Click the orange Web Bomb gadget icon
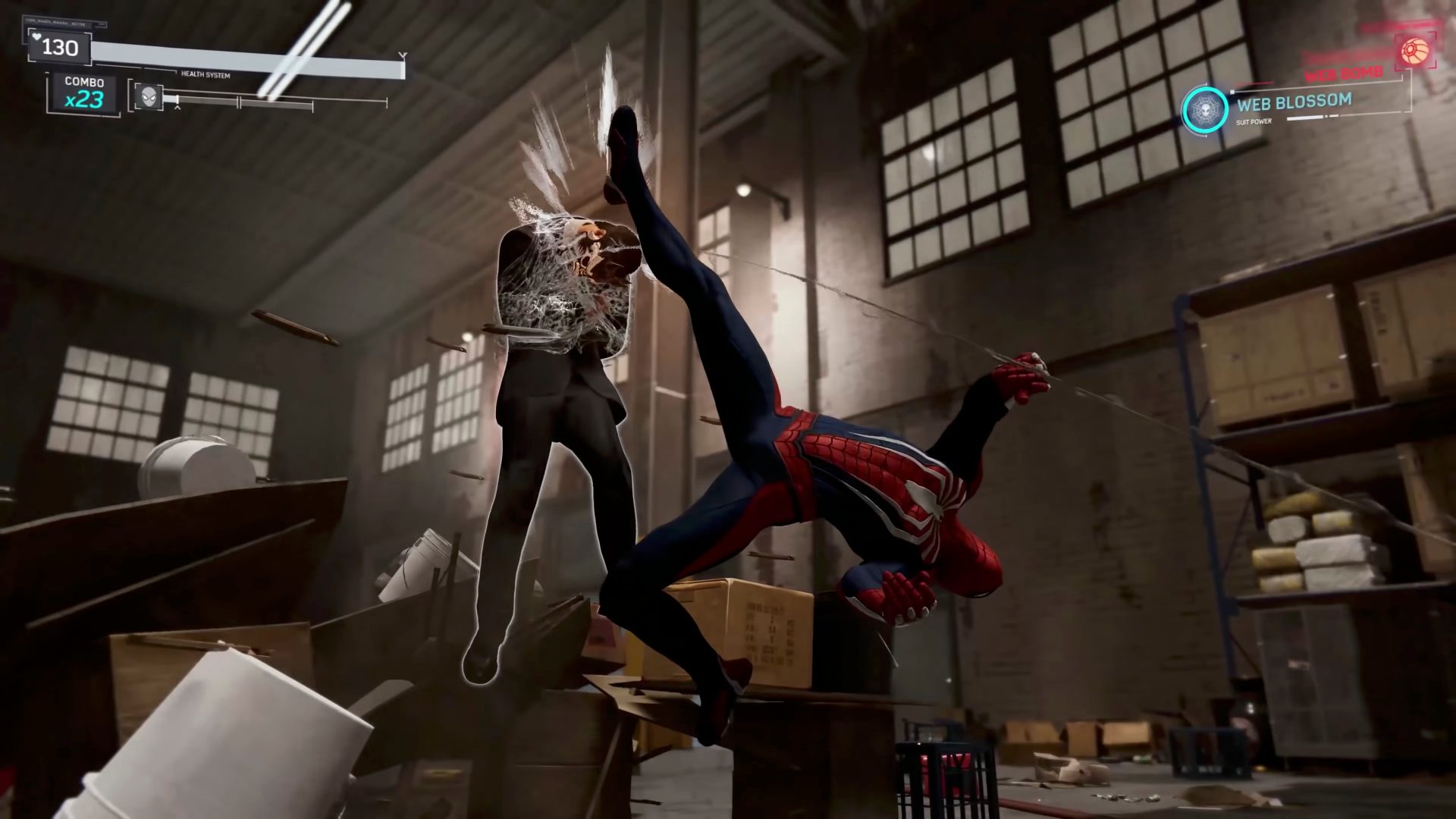Viewport: 1456px width, 819px height. tap(1415, 50)
